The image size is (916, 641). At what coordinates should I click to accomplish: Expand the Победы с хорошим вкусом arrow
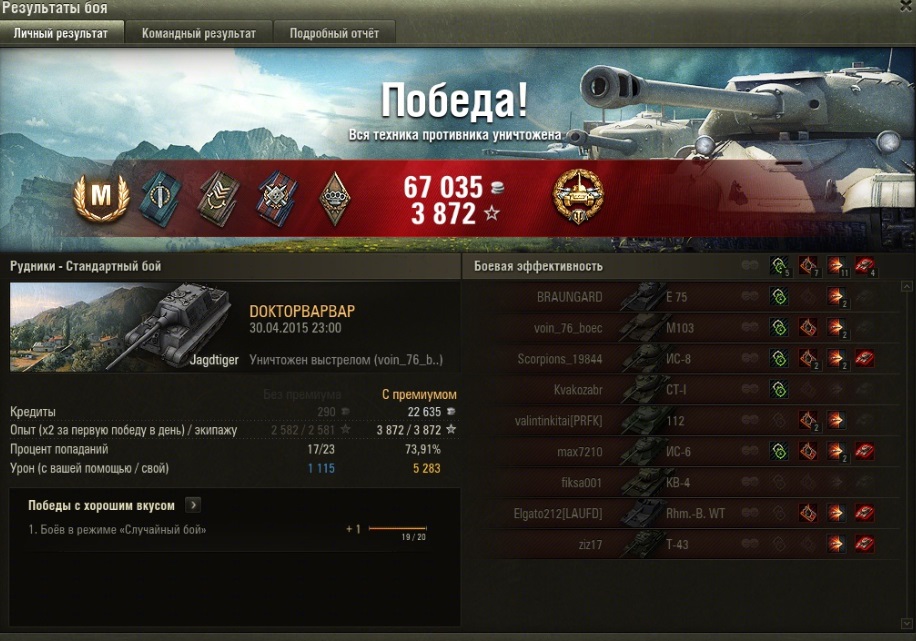[x=193, y=506]
